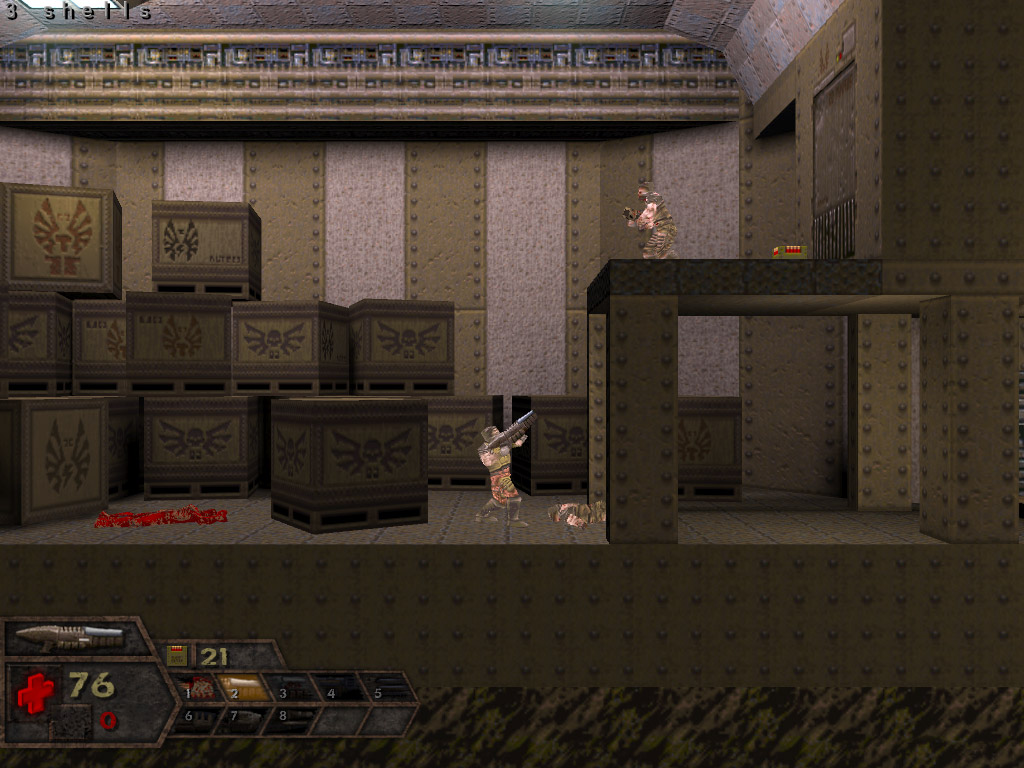Click the red health cross icon
Viewport: 1024px width, 768px height.
click(35, 691)
